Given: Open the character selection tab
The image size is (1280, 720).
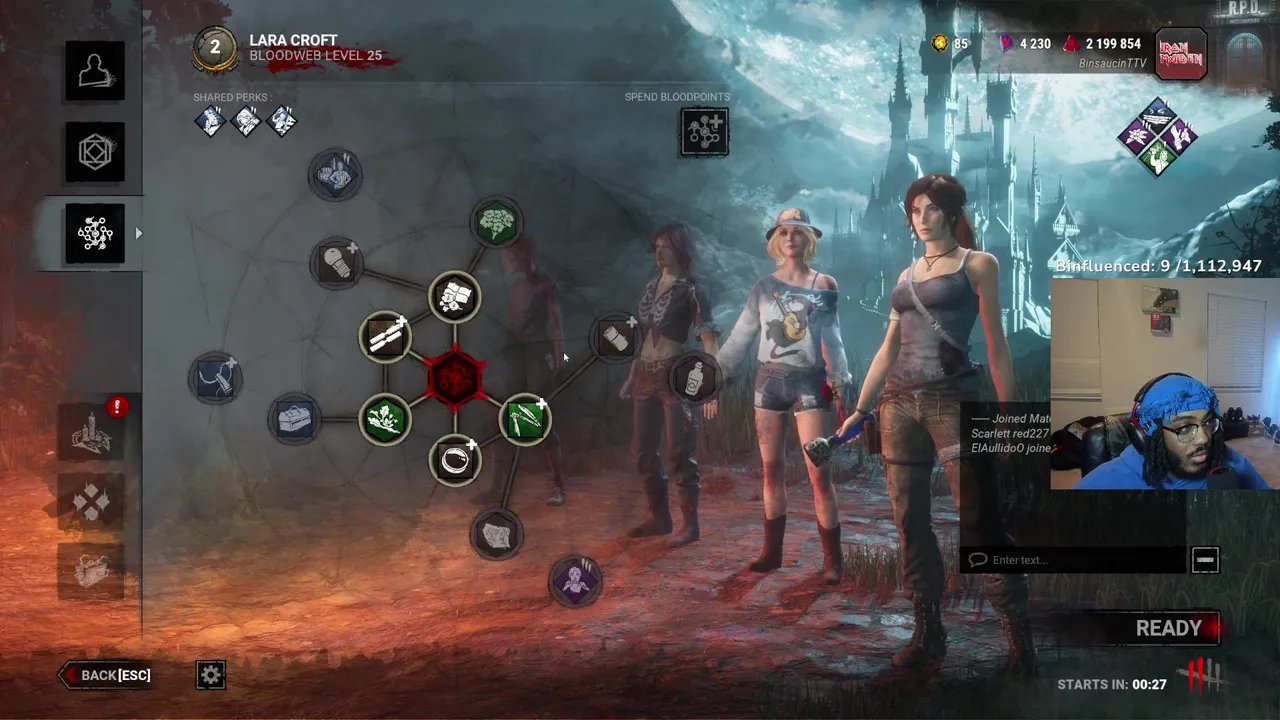Looking at the screenshot, I should point(95,71).
